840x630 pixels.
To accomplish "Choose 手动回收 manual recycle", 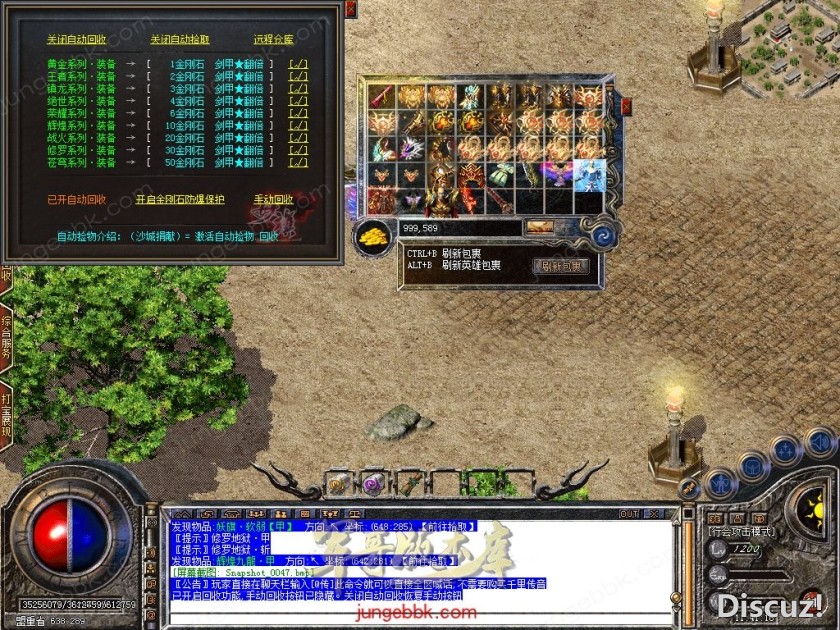I will (273, 199).
